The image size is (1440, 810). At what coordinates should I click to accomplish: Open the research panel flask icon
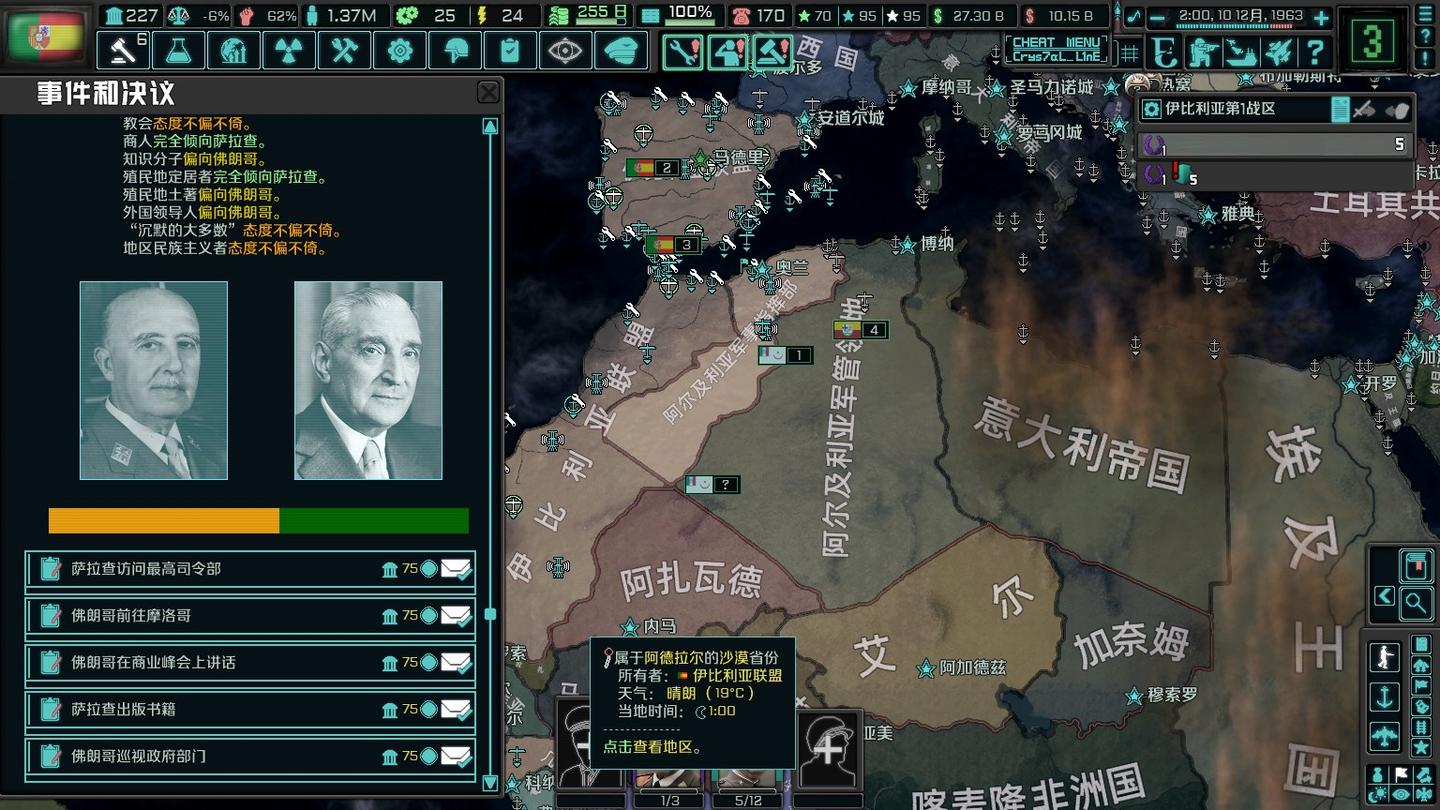[178, 50]
